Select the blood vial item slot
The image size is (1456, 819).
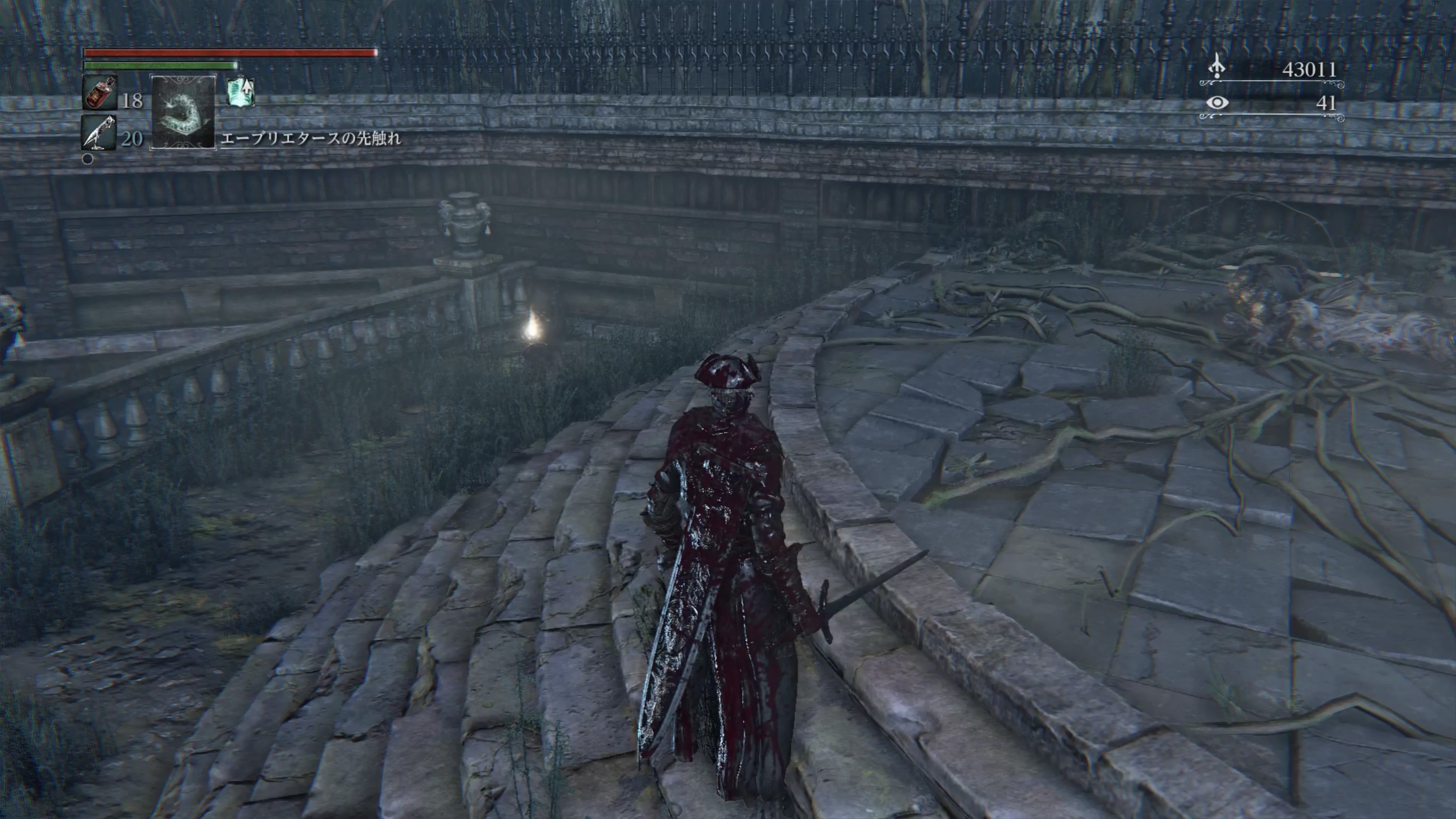point(99,91)
